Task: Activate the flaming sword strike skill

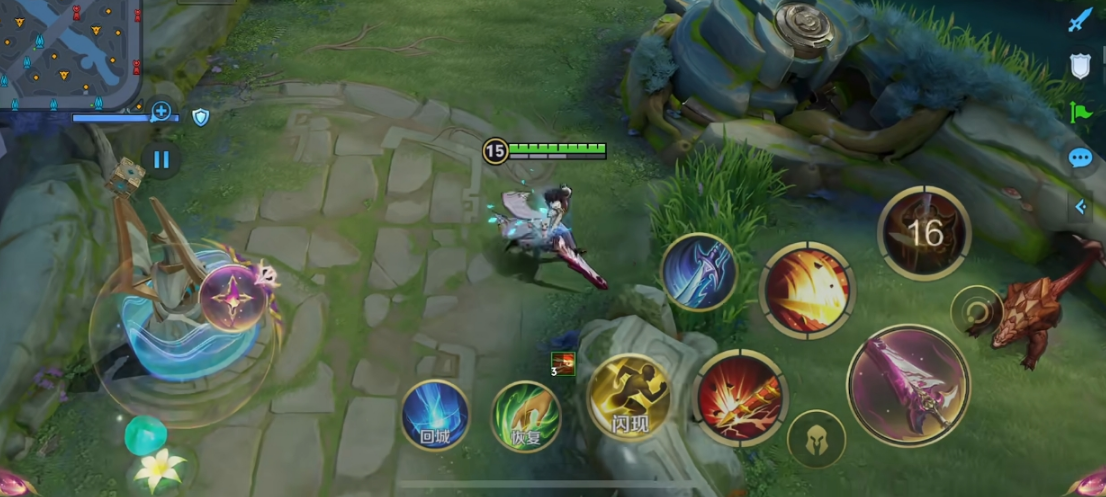Action: pos(741,397)
